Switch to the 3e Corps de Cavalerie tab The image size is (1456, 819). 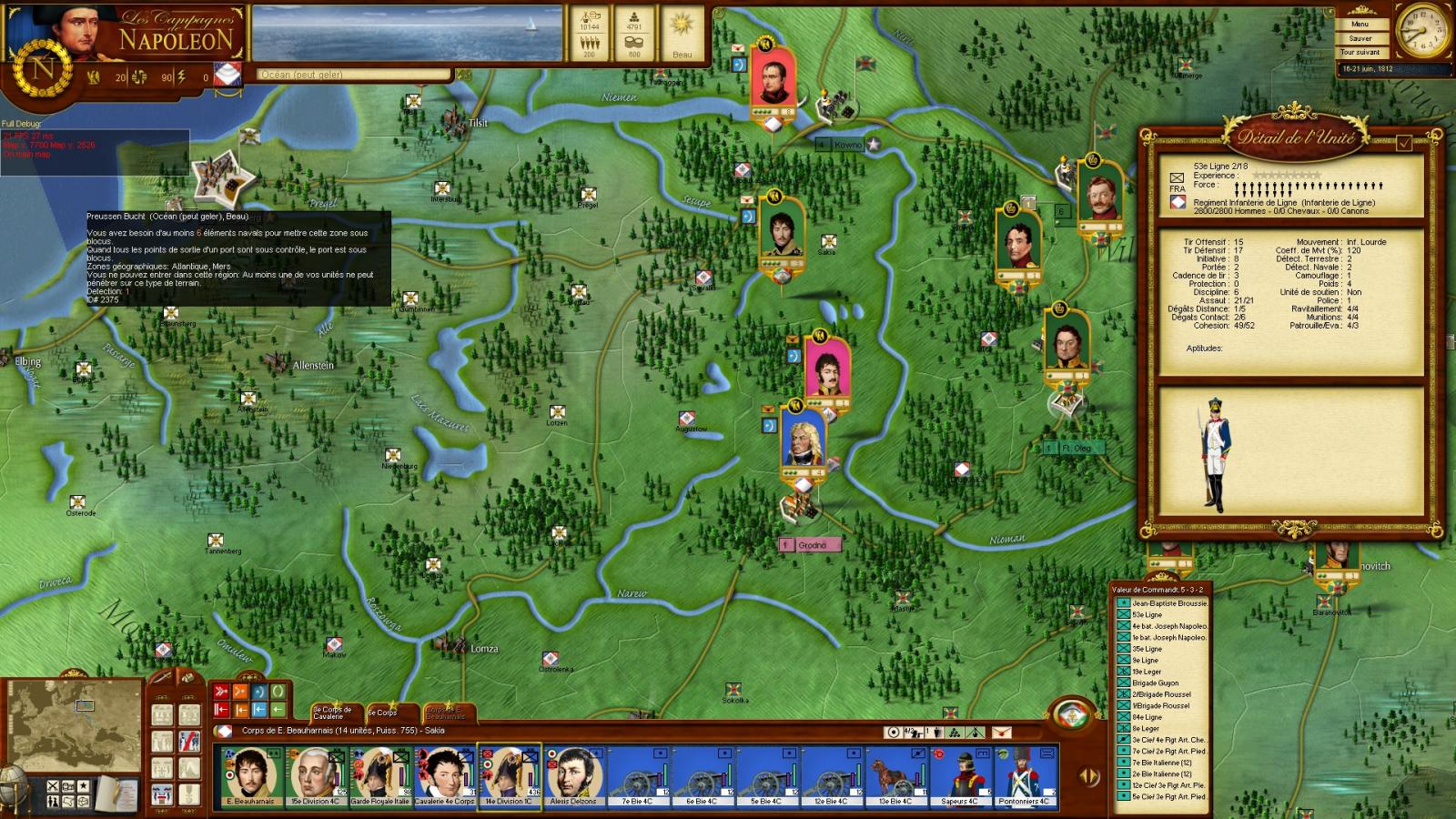[x=332, y=713]
